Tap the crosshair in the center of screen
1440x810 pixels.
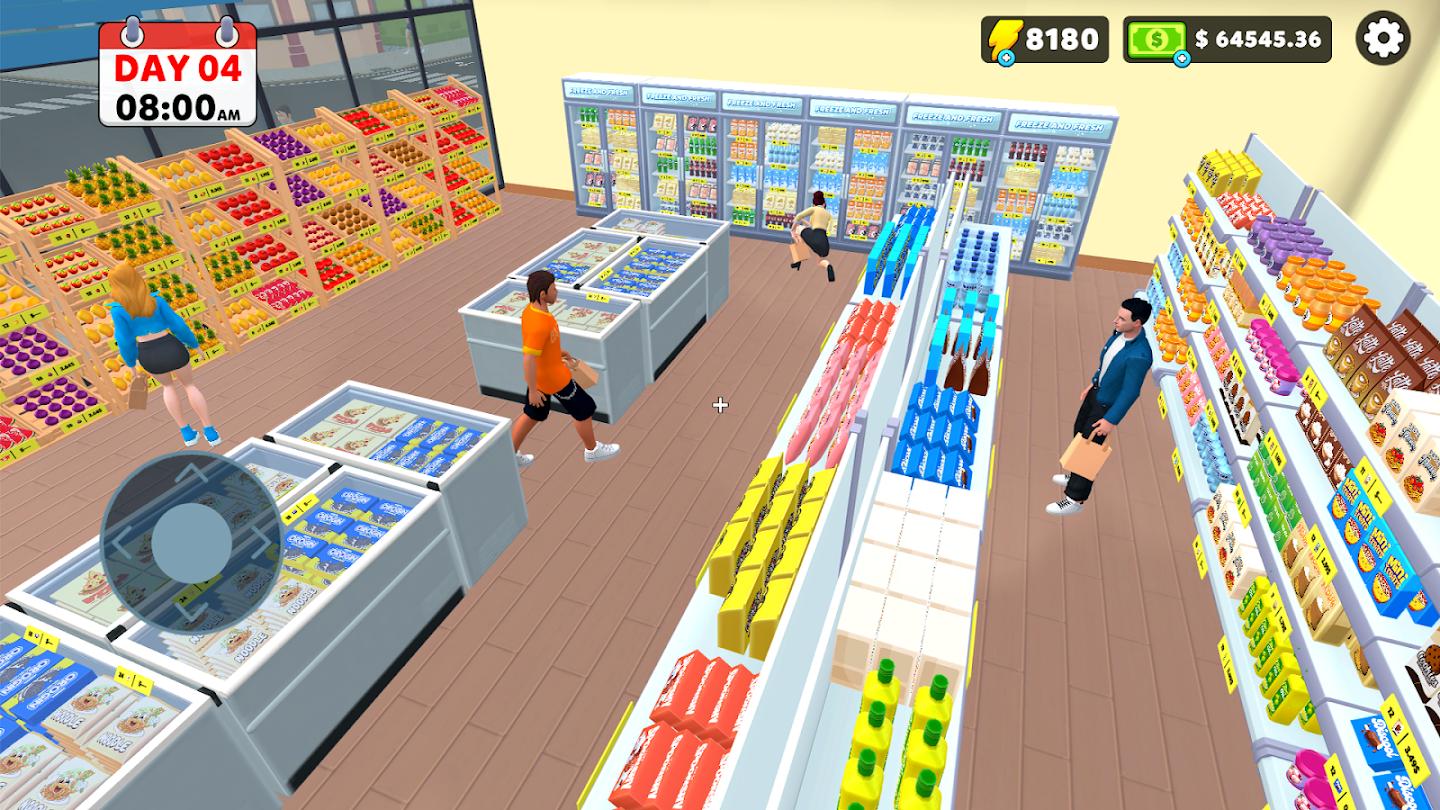pos(719,405)
